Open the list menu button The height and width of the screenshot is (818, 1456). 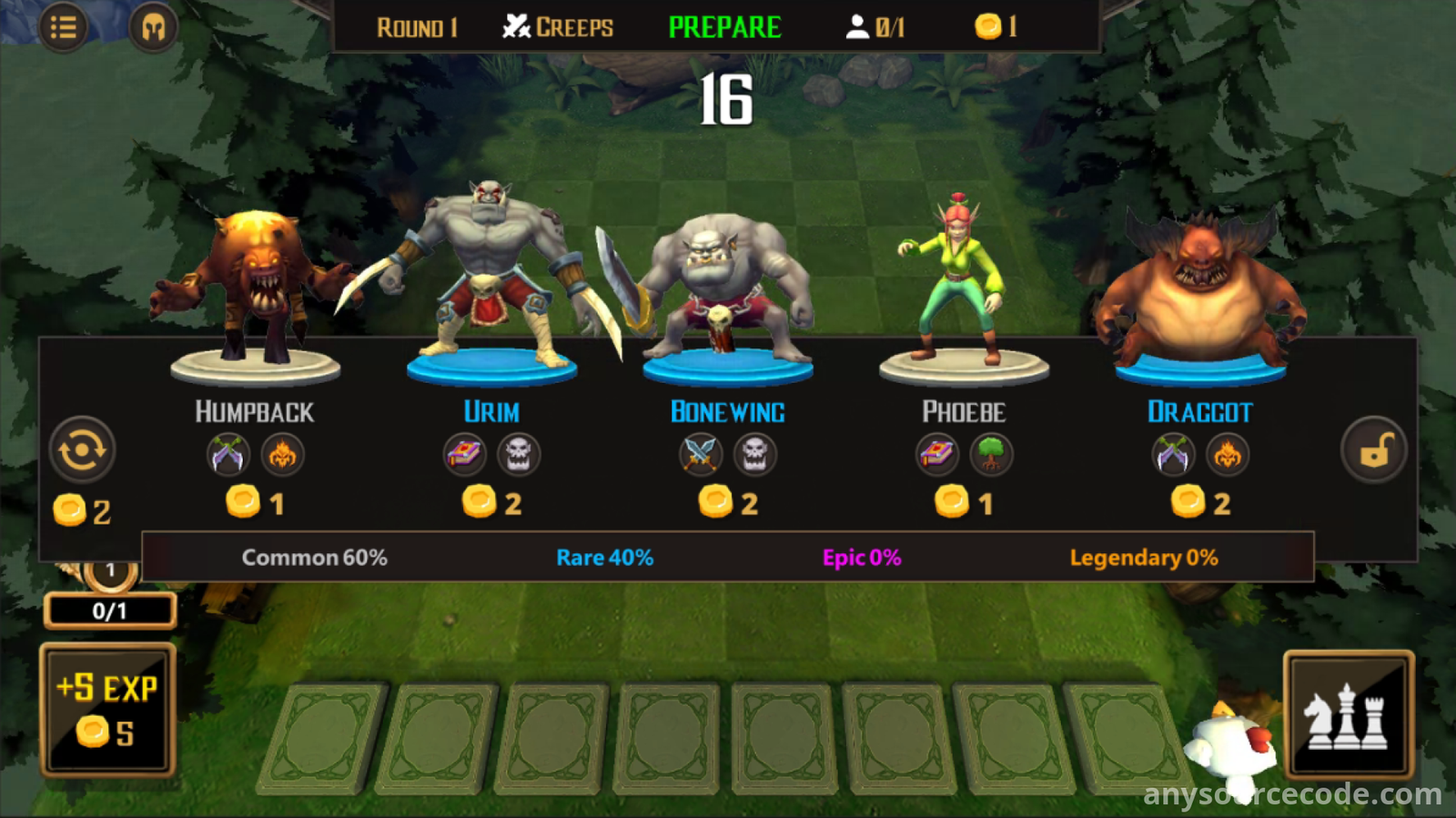pos(63,27)
